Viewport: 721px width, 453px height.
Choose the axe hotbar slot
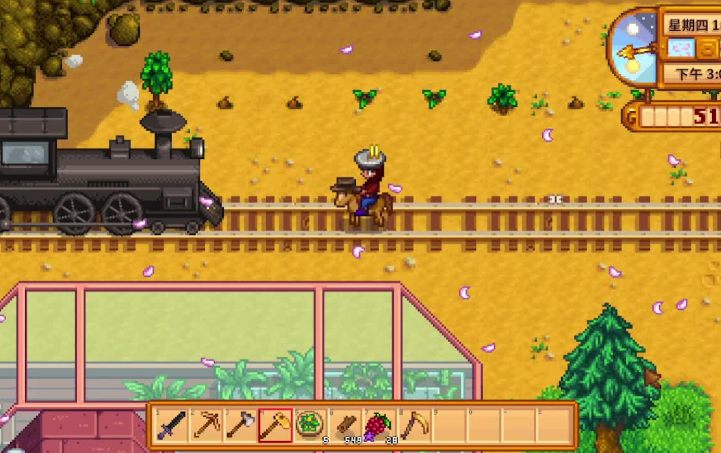click(241, 426)
